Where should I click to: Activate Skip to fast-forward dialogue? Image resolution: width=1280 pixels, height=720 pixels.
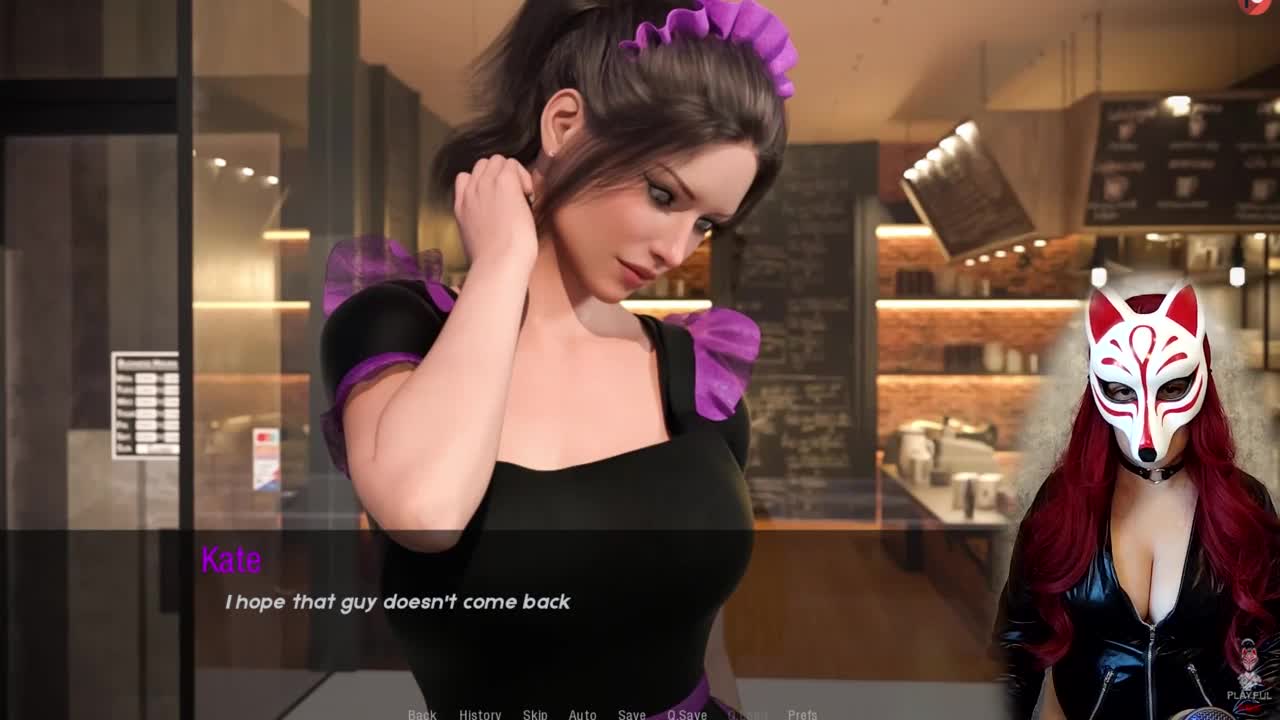[x=535, y=714]
